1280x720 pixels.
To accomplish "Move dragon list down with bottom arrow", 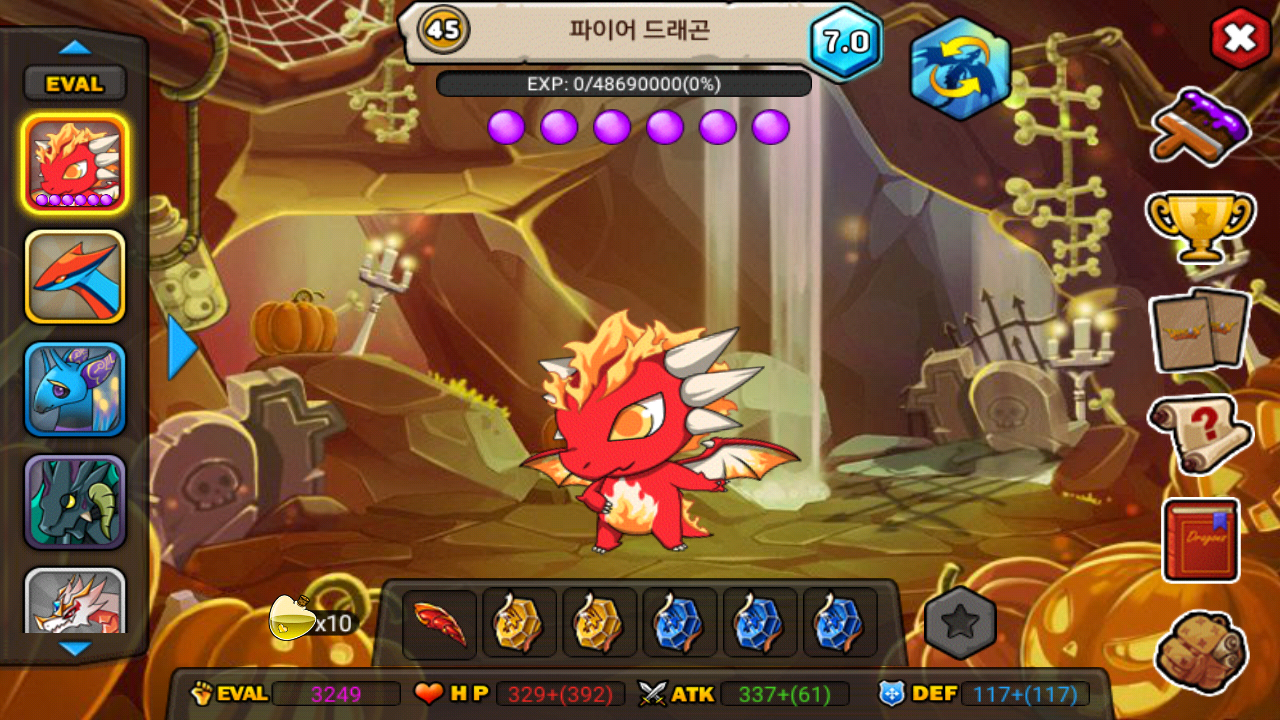I will pos(75,648).
